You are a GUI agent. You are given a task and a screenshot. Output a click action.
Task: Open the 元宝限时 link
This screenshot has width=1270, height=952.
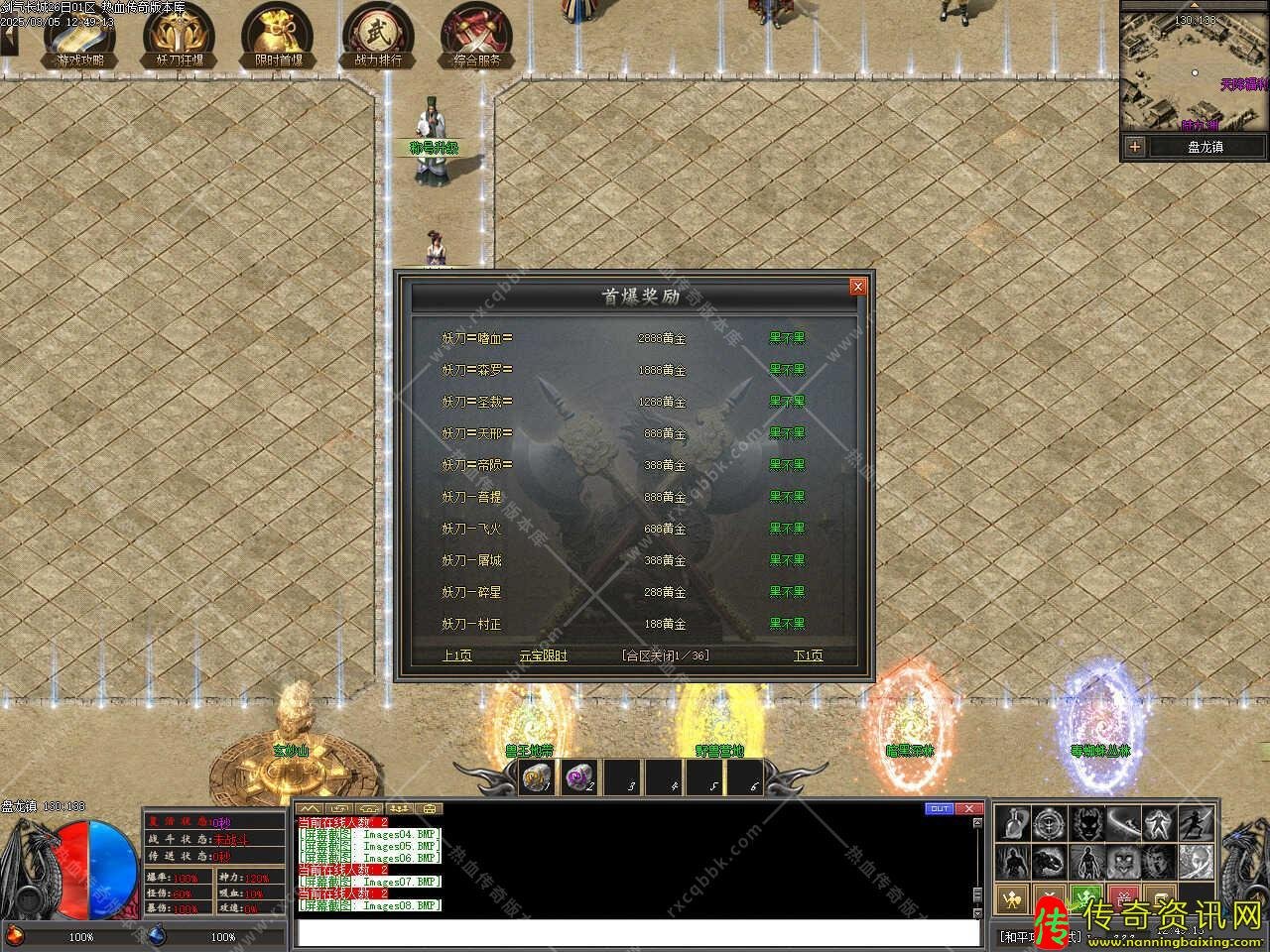coord(544,655)
